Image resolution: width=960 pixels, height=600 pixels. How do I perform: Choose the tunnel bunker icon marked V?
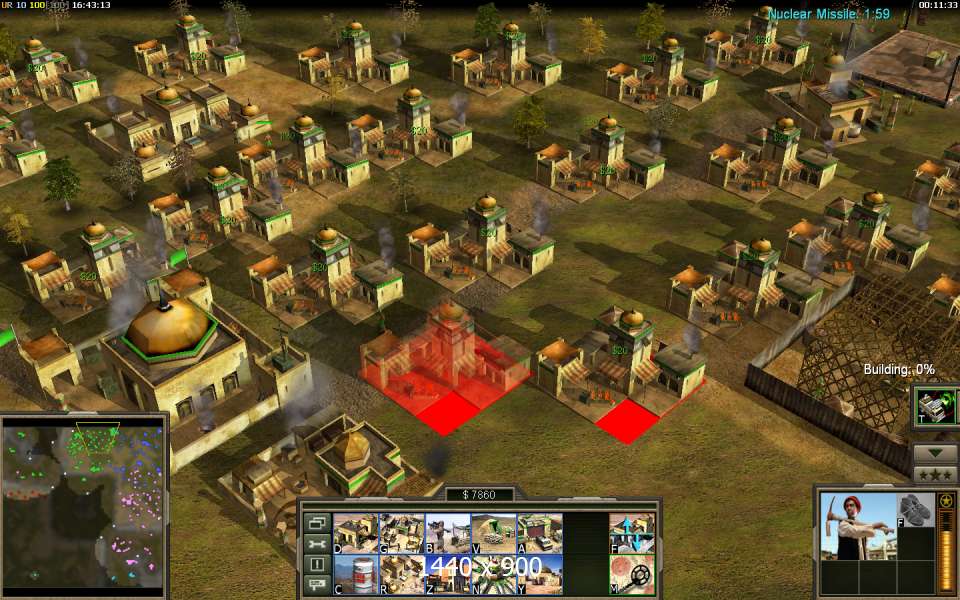click(493, 533)
